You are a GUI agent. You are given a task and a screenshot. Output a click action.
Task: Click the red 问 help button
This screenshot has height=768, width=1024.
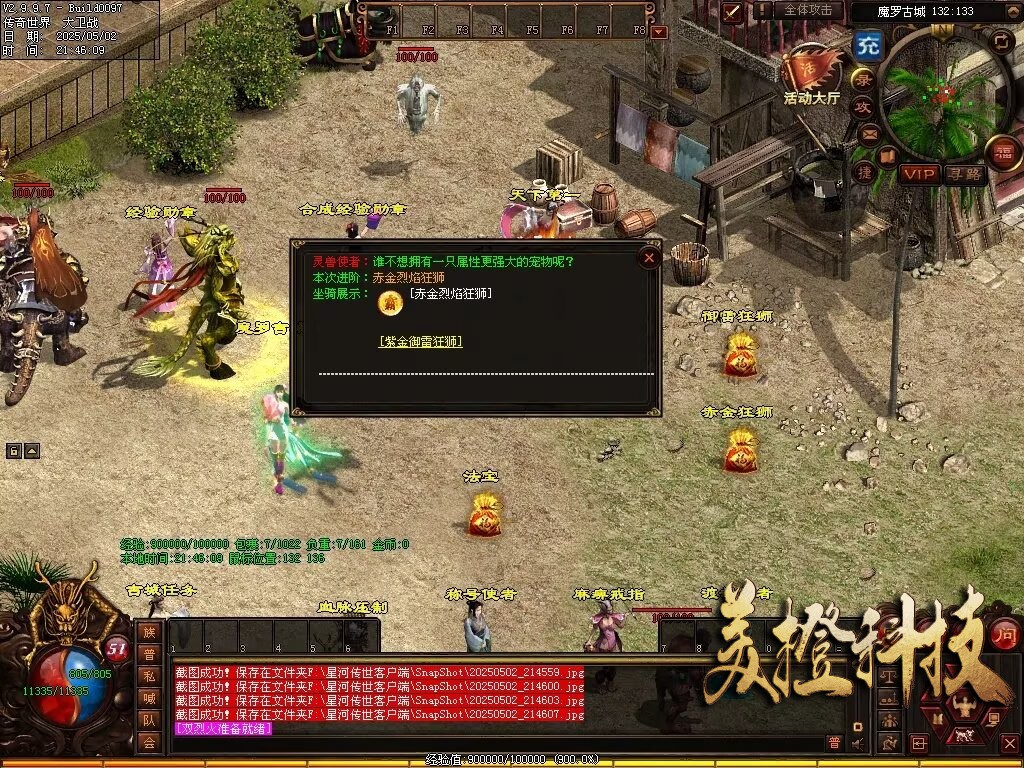point(1003,632)
